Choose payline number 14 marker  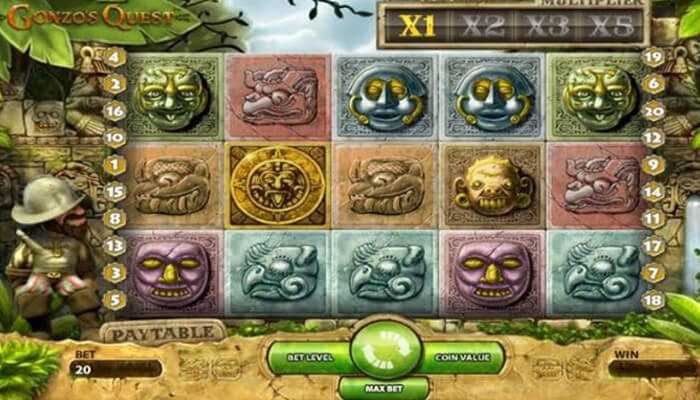pos(654,190)
